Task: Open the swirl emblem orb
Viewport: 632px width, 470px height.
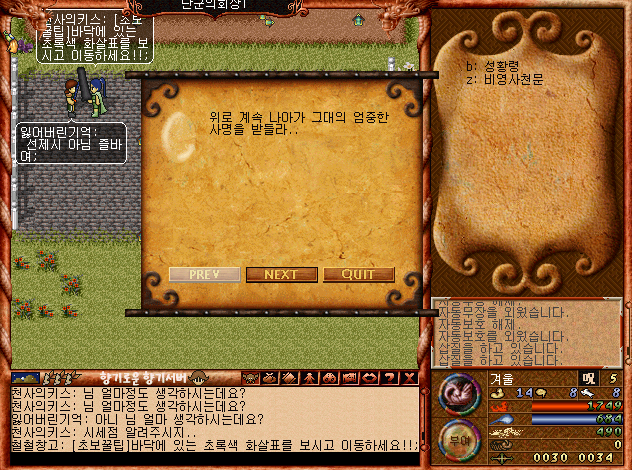Action: pos(459,392)
